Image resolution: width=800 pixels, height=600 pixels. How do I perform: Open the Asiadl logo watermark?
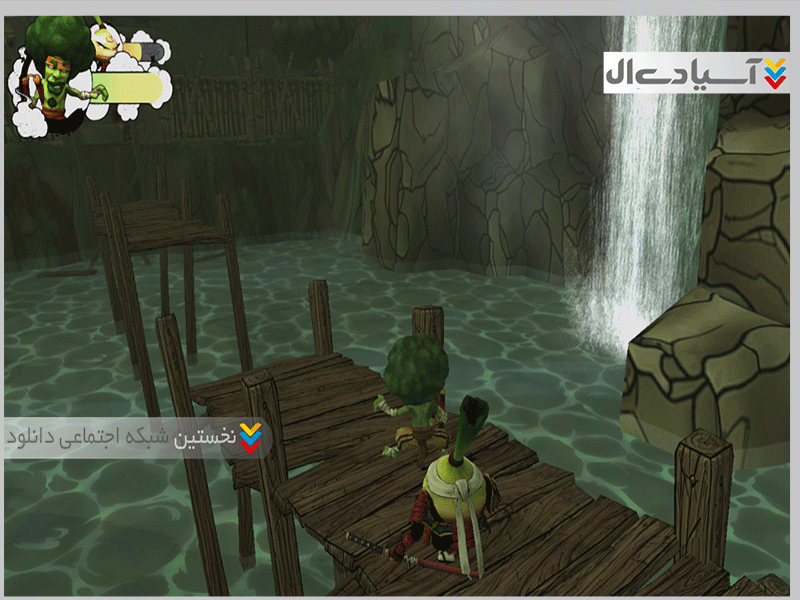(694, 72)
